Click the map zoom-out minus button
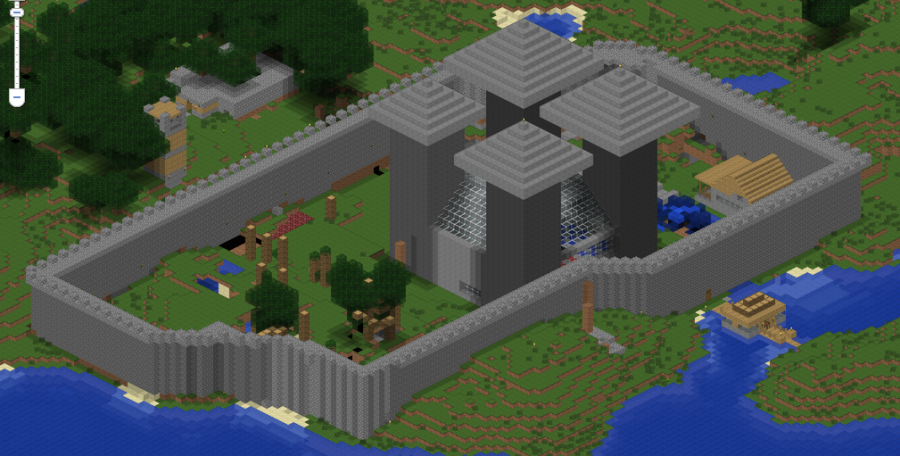Image resolution: width=900 pixels, height=456 pixels. click(x=16, y=97)
